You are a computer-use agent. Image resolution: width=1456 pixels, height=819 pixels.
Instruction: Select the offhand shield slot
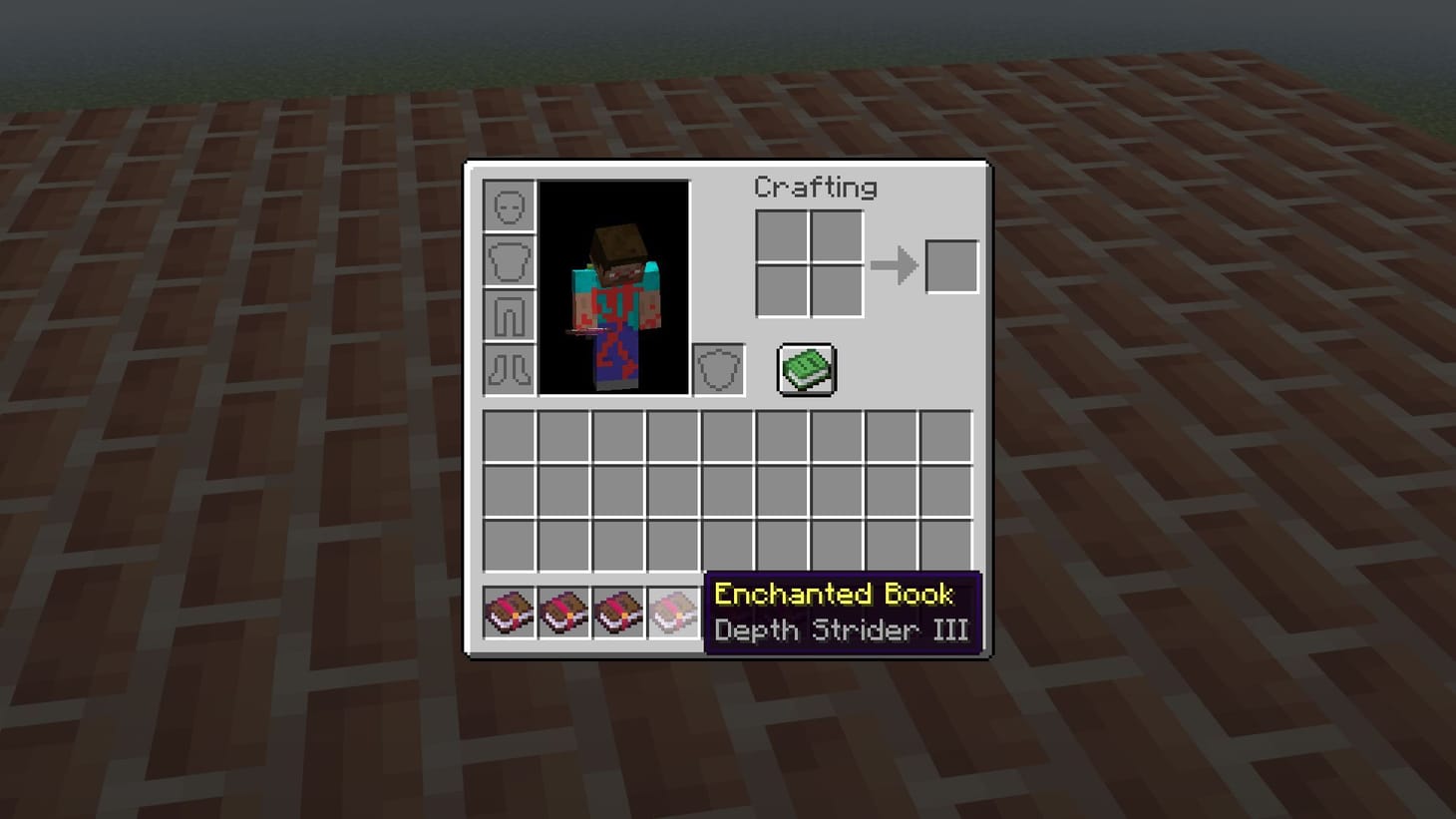tap(718, 370)
